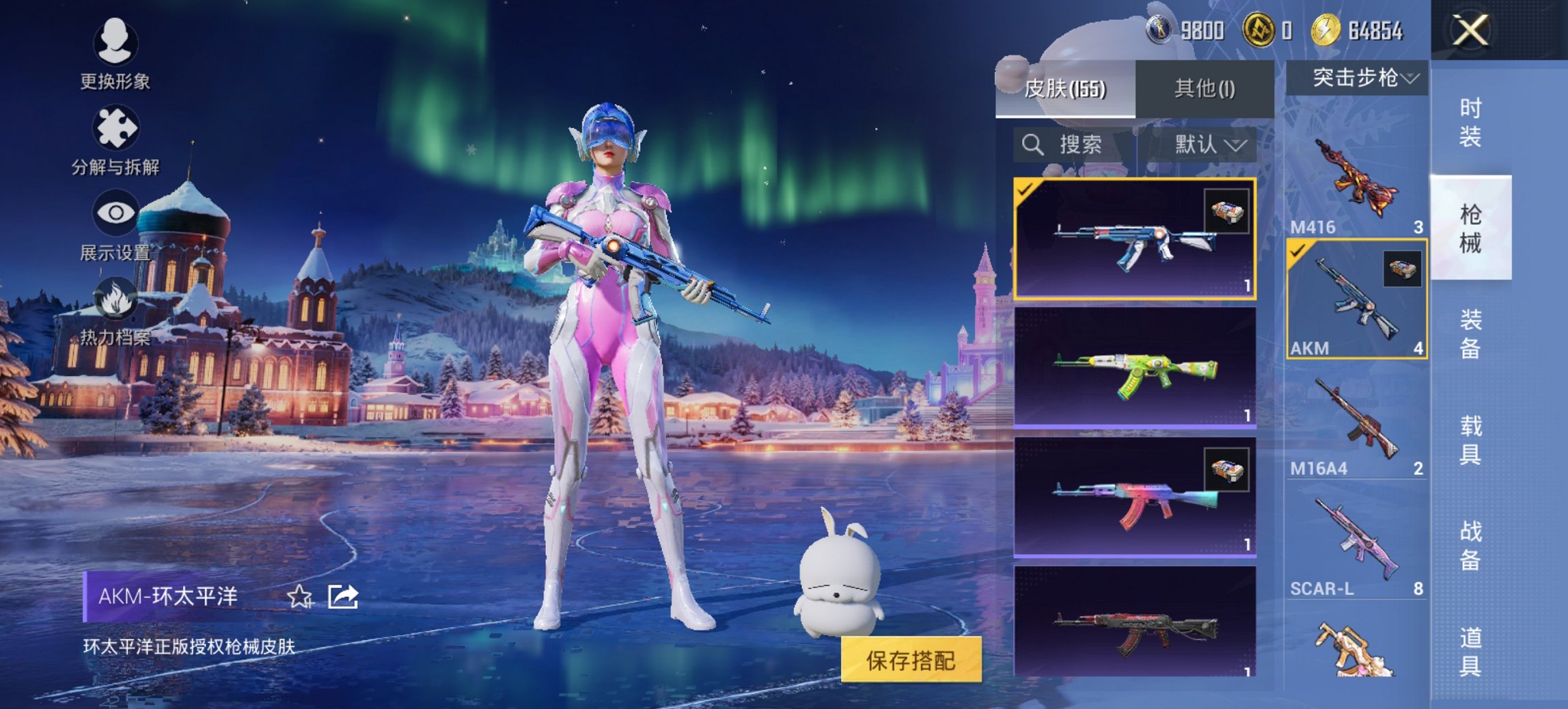This screenshot has height=709, width=1568.
Task: Choose the M16A4 weapon entry
Action: (x=1356, y=424)
